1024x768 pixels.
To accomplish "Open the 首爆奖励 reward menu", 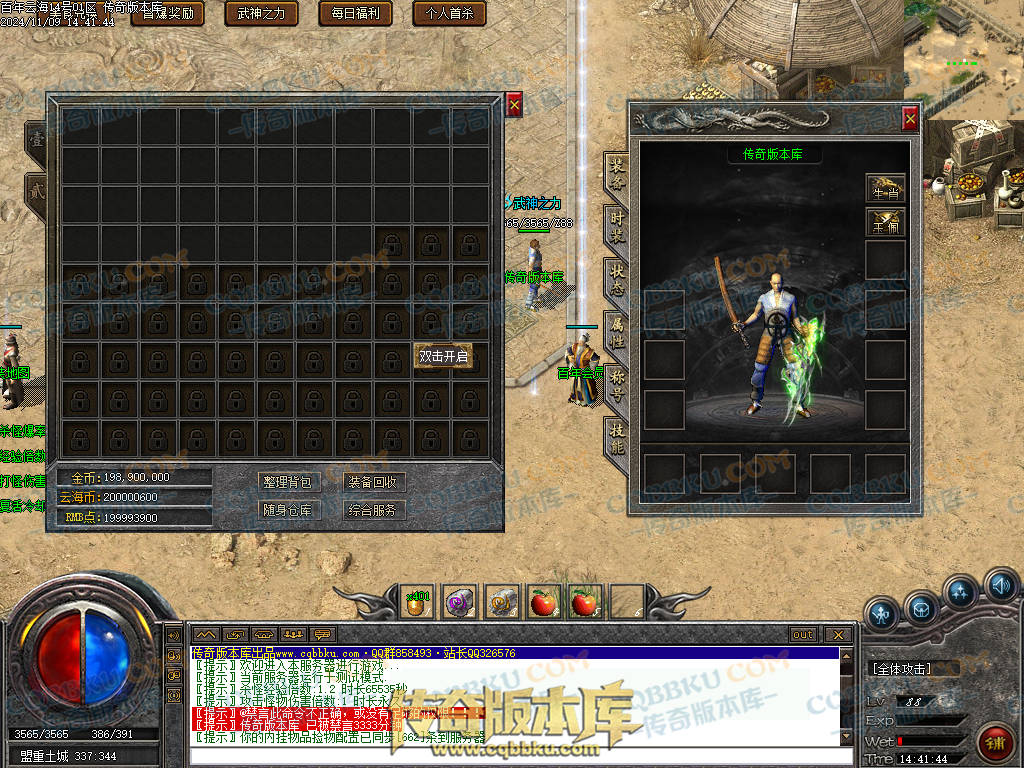I will (167, 13).
